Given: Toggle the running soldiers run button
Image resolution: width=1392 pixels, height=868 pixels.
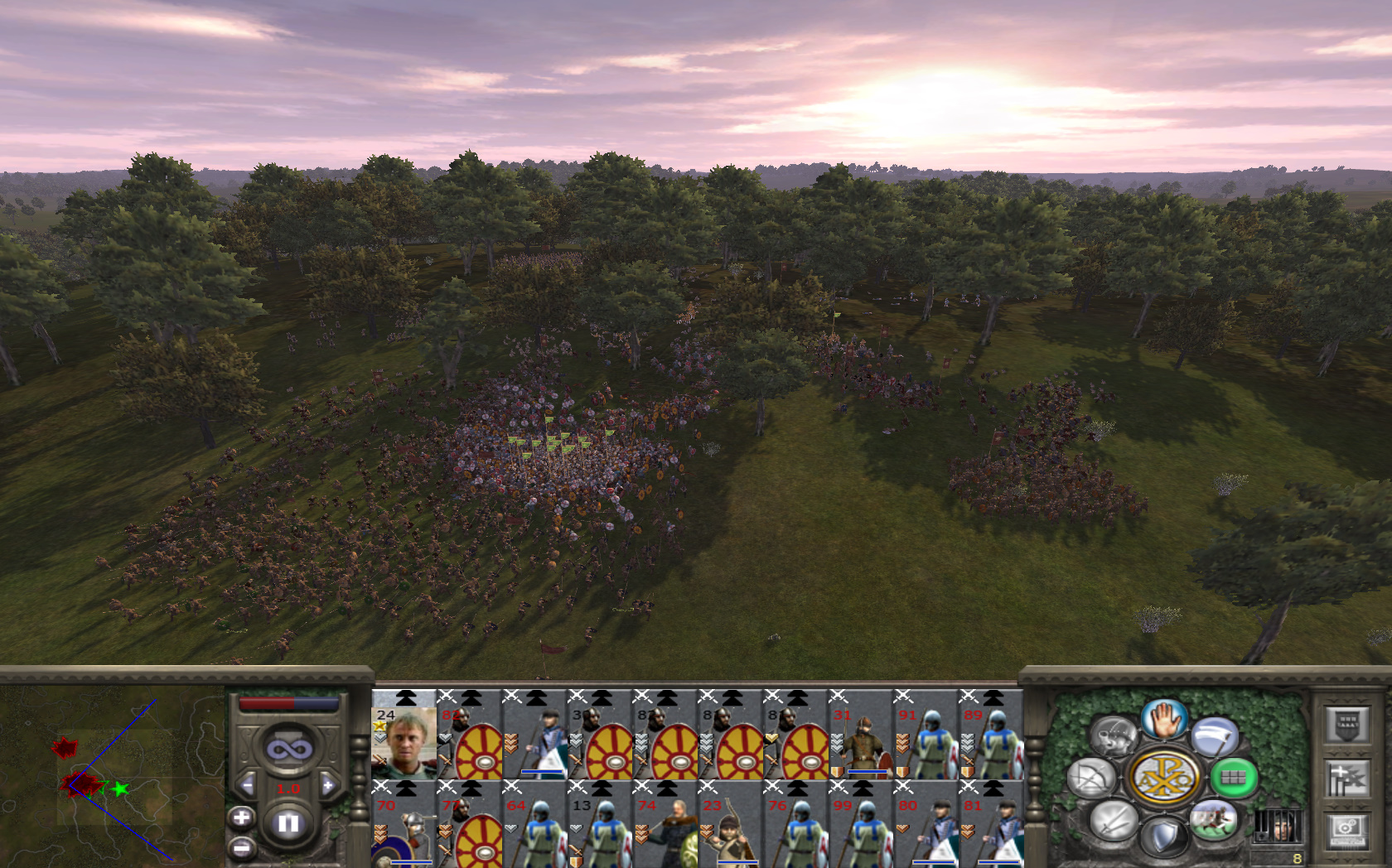Looking at the screenshot, I should [x=1213, y=820].
